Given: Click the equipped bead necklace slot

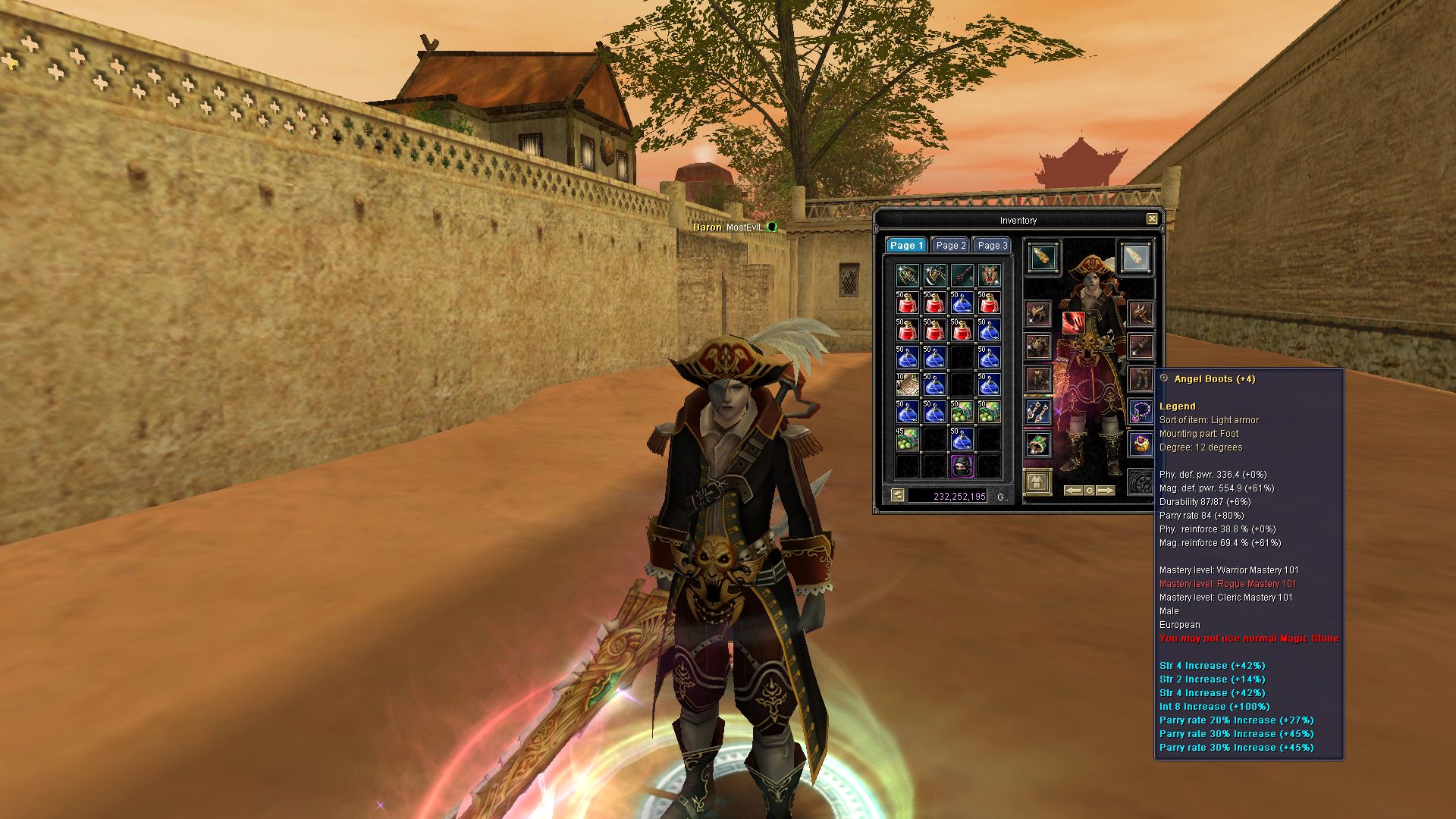Looking at the screenshot, I should point(1141,412).
